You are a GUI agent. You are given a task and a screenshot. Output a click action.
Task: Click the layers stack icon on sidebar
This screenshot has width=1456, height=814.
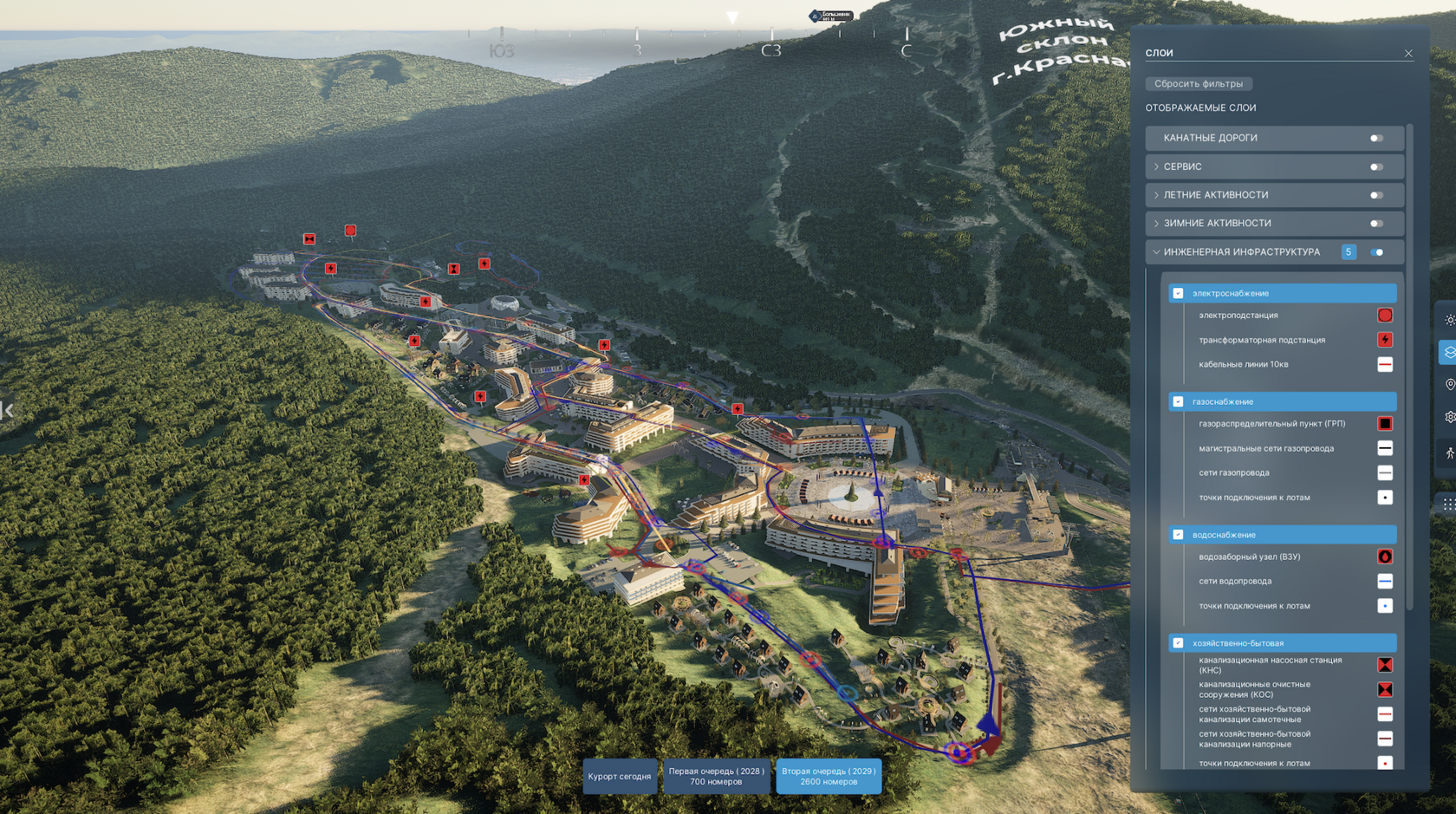pos(1449,352)
